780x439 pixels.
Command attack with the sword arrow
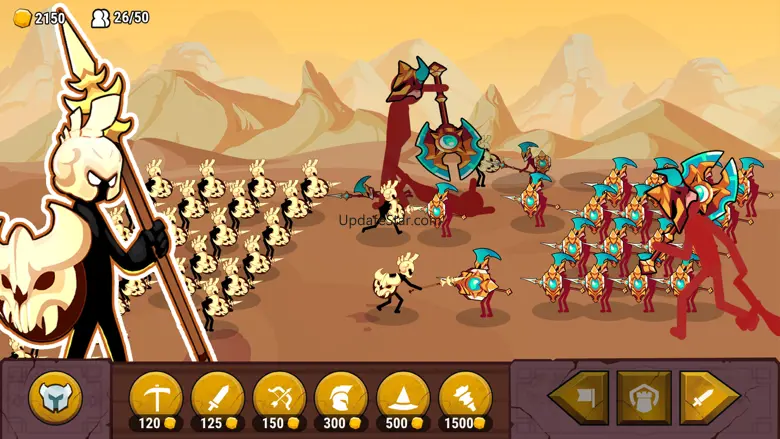709,398
